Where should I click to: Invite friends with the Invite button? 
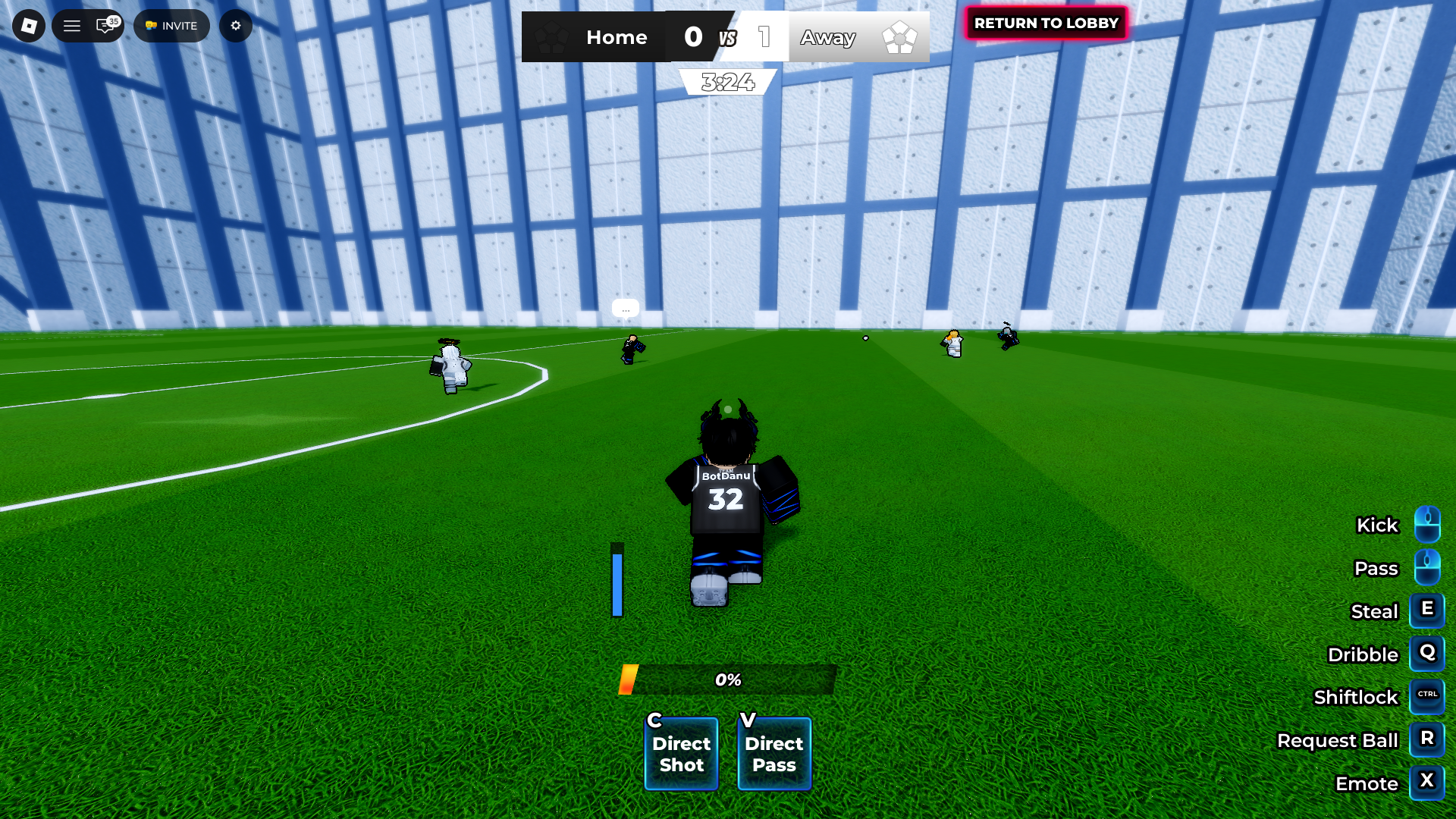171,26
